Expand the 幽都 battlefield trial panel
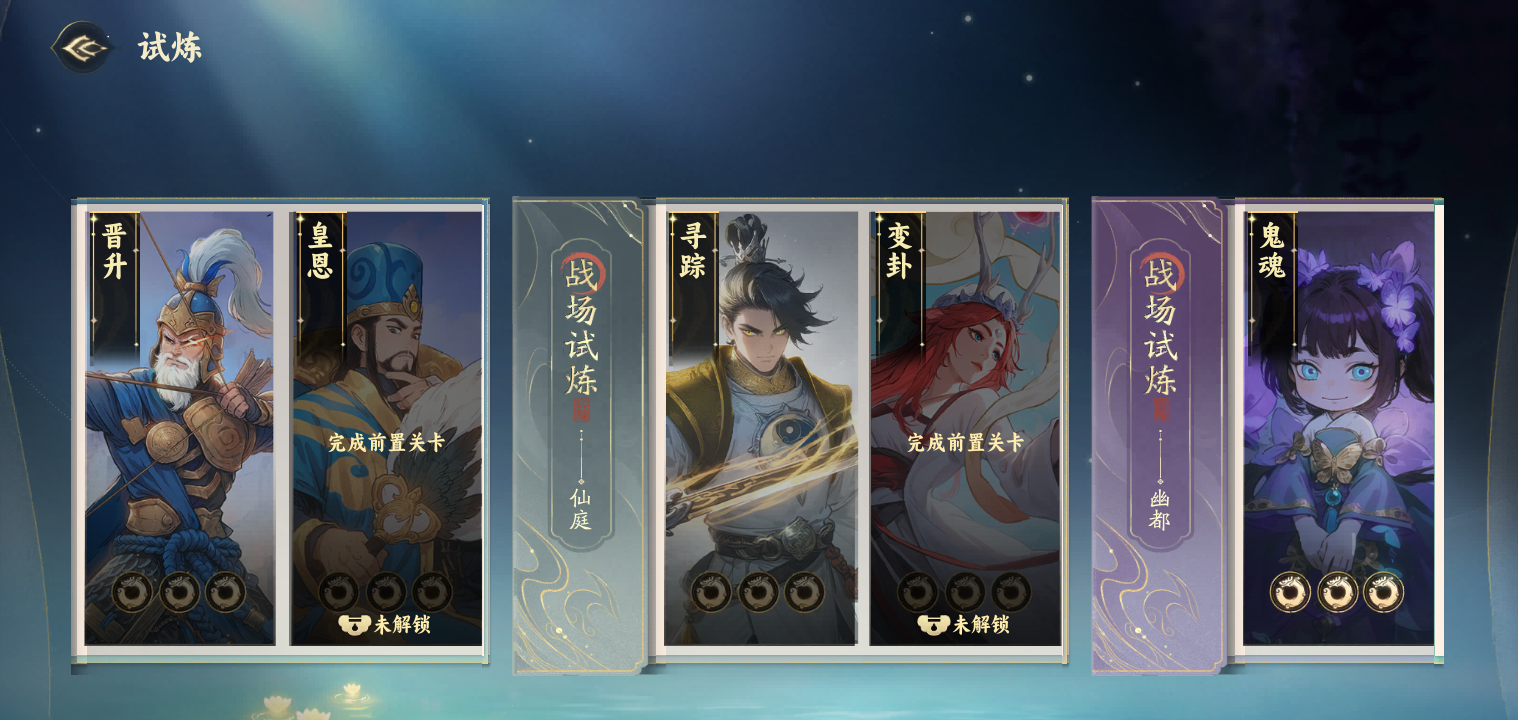Image resolution: width=1518 pixels, height=720 pixels. coord(1158,430)
